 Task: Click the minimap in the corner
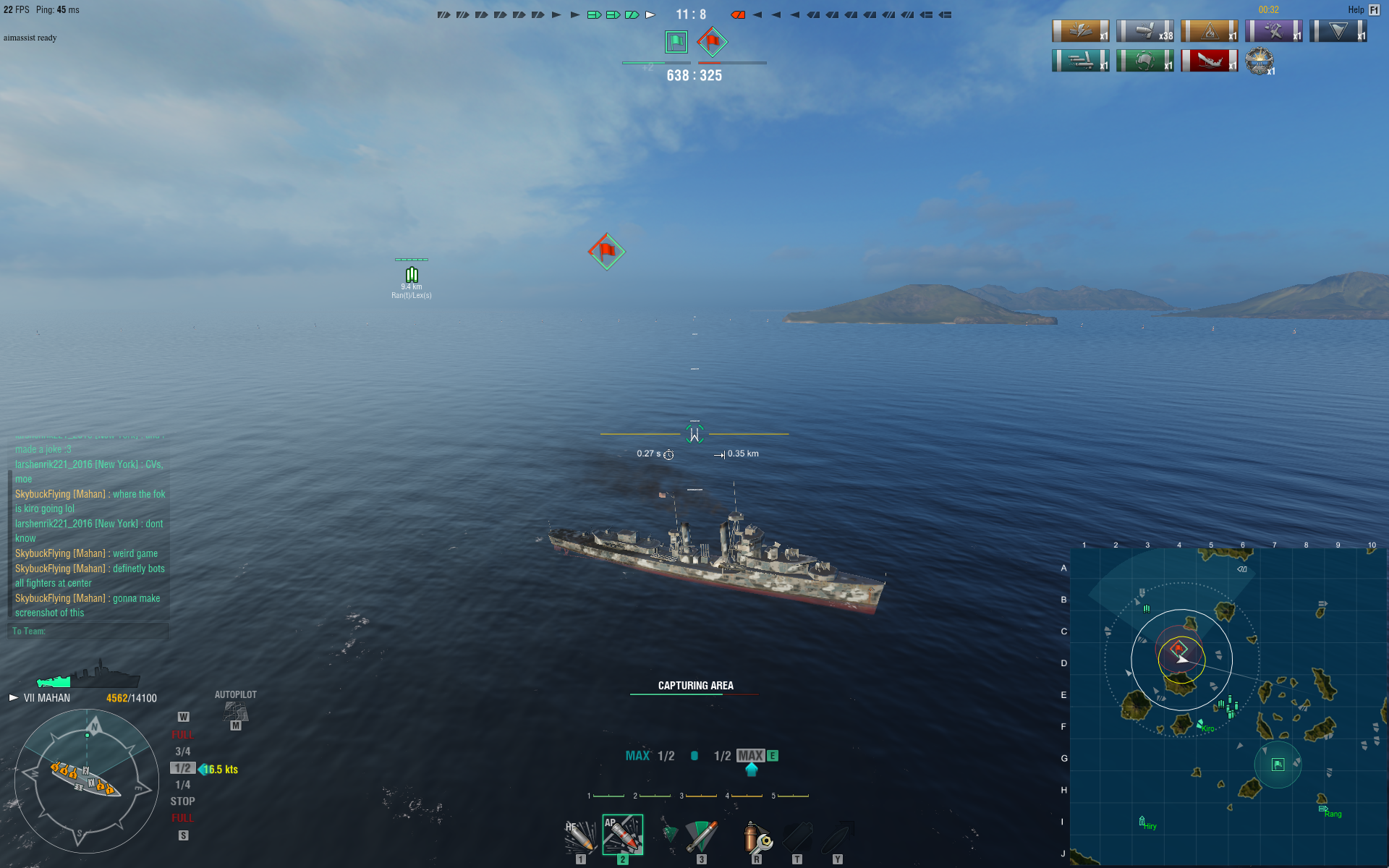[1228, 706]
